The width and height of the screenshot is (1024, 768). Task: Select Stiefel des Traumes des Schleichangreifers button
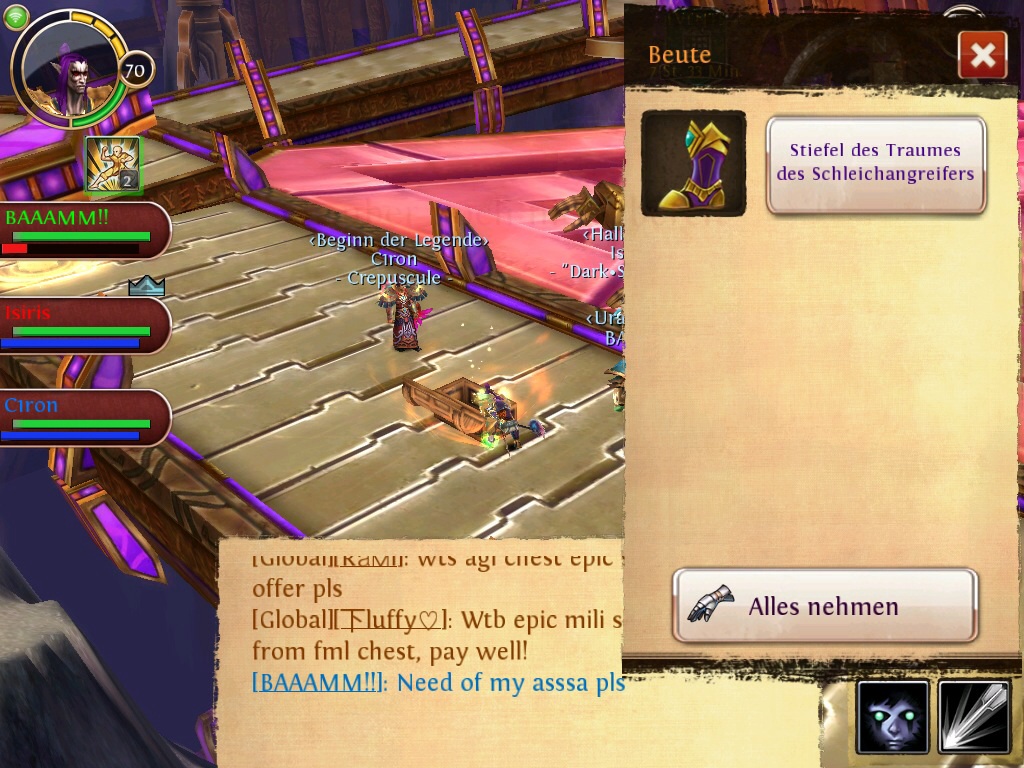pyautogui.click(x=876, y=163)
